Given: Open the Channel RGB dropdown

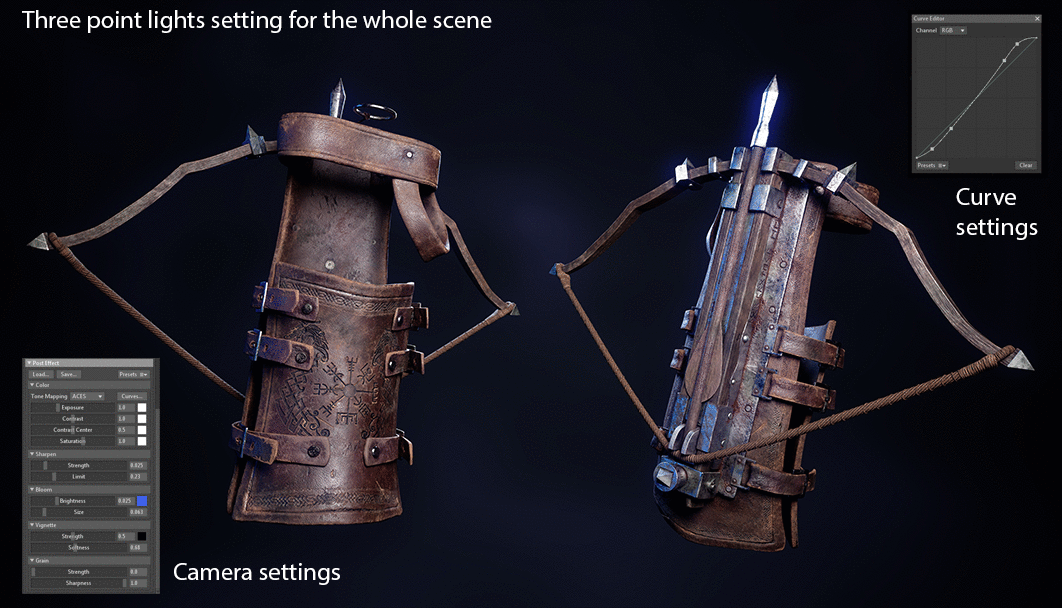Looking at the screenshot, I should [953, 31].
